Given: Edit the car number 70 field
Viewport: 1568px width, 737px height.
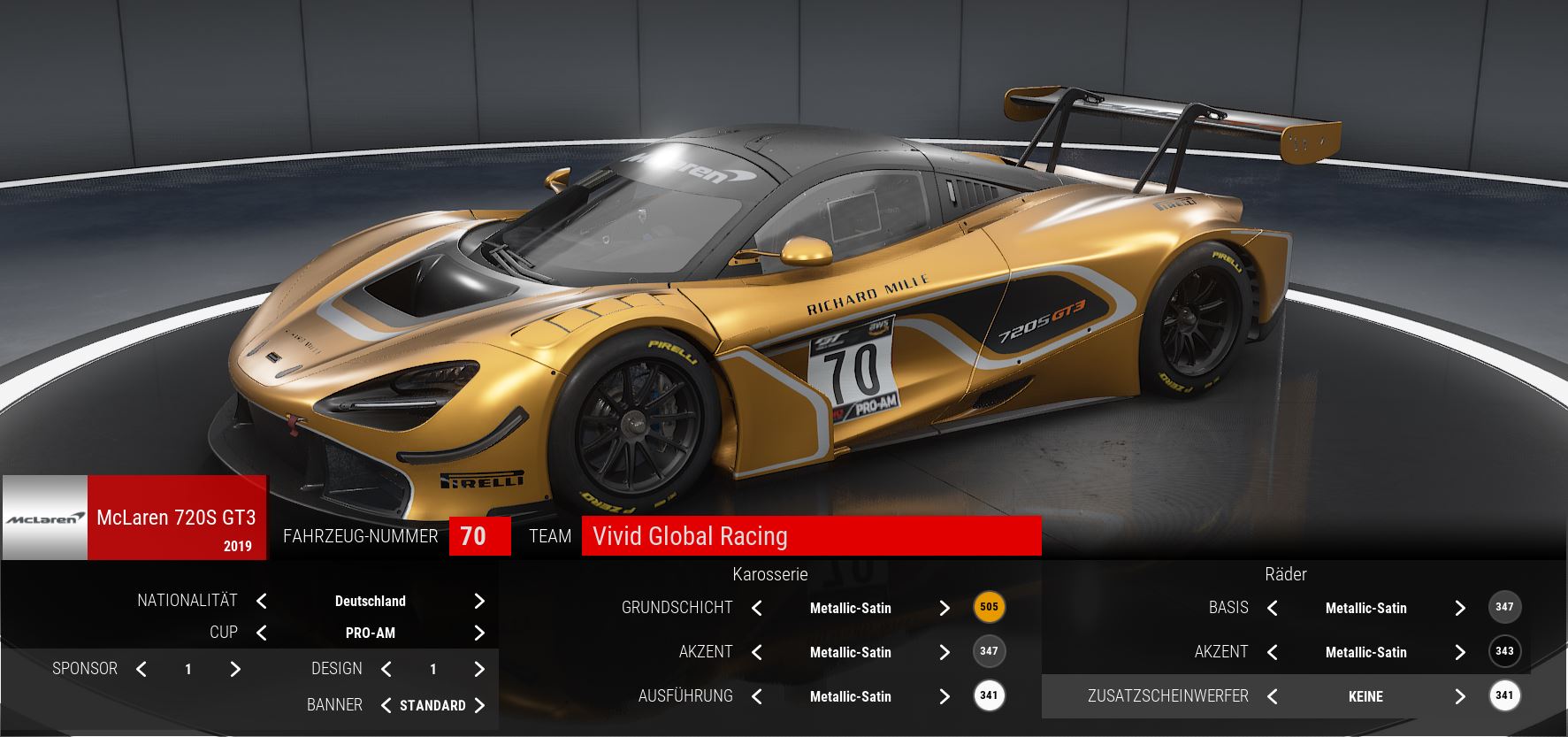Looking at the screenshot, I should coord(479,536).
